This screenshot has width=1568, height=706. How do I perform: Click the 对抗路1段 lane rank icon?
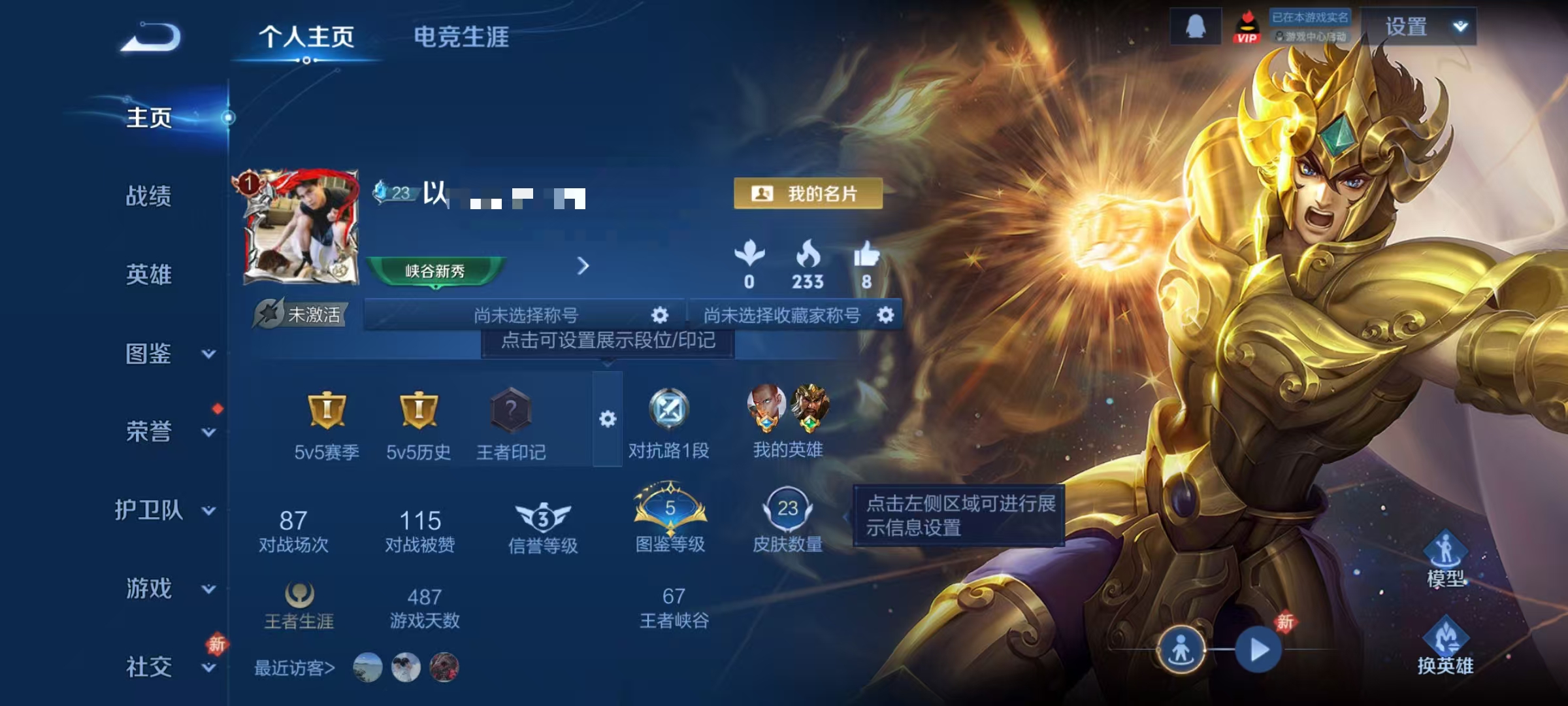(668, 412)
